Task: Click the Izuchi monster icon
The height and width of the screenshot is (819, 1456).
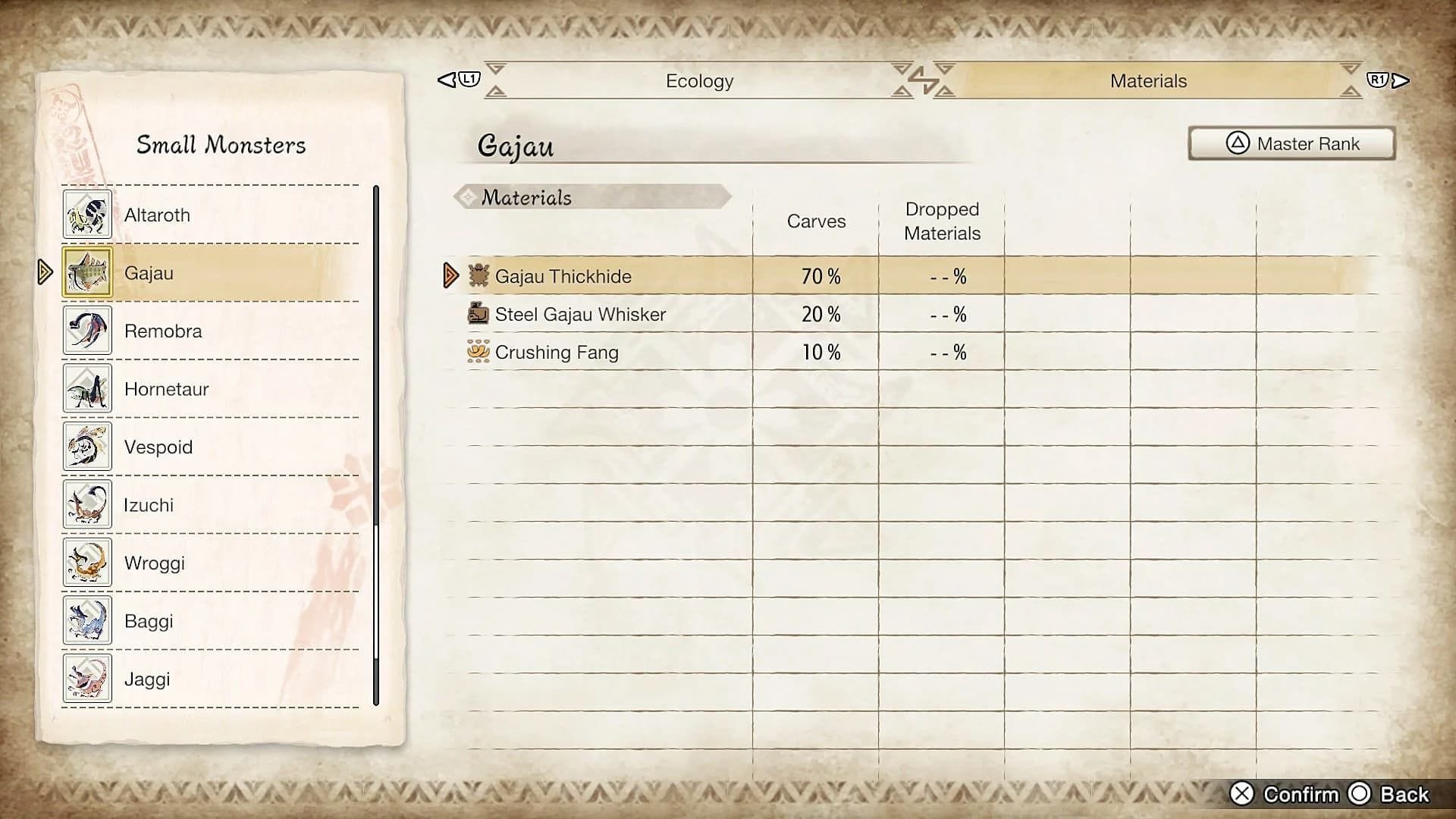Action: (x=87, y=504)
